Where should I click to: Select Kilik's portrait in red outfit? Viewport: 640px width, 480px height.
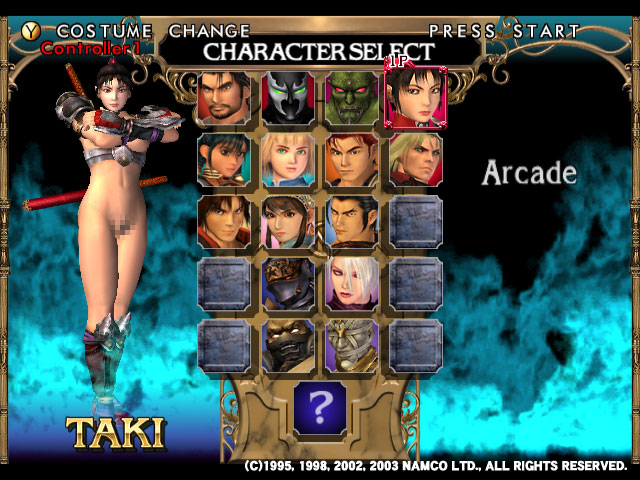(225, 221)
